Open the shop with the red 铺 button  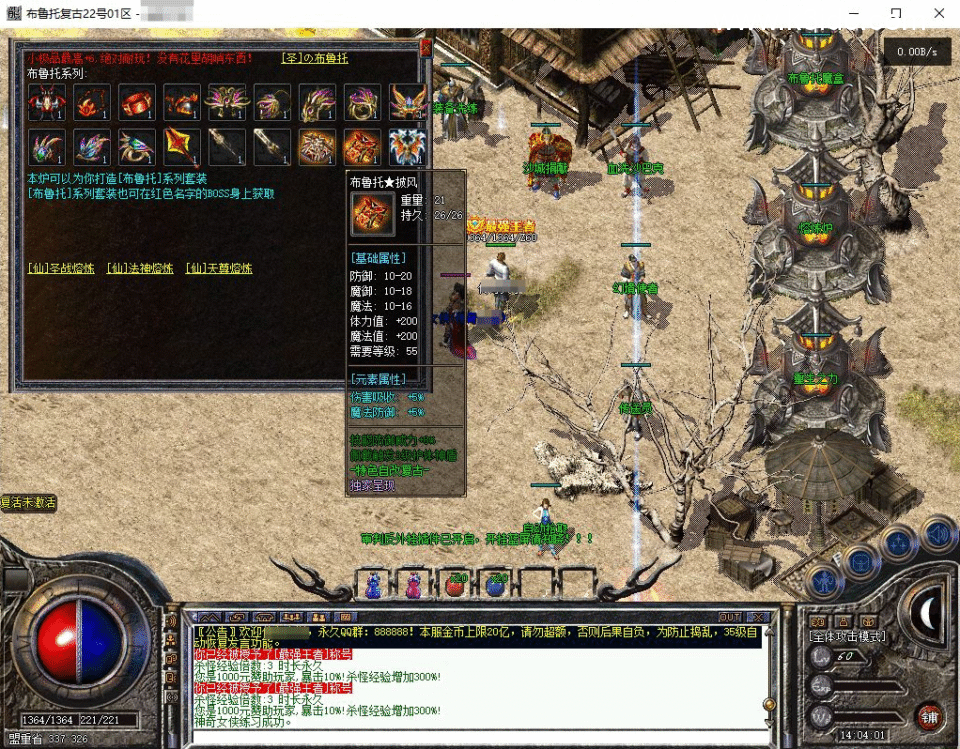click(x=929, y=716)
